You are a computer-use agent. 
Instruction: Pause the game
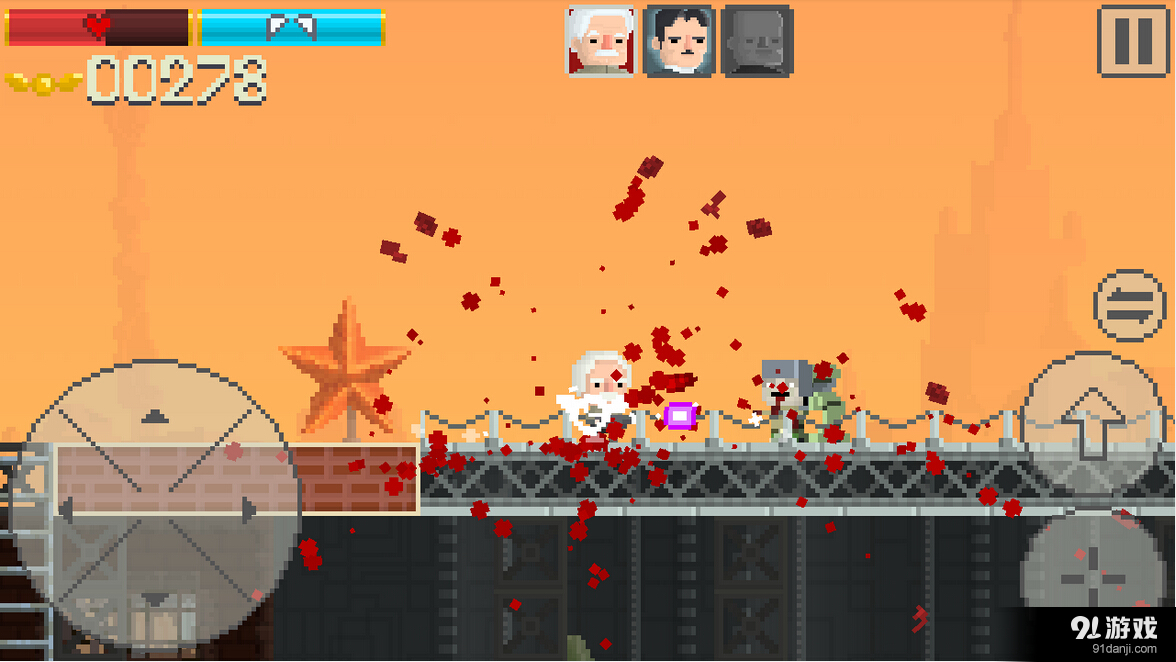point(1134,41)
